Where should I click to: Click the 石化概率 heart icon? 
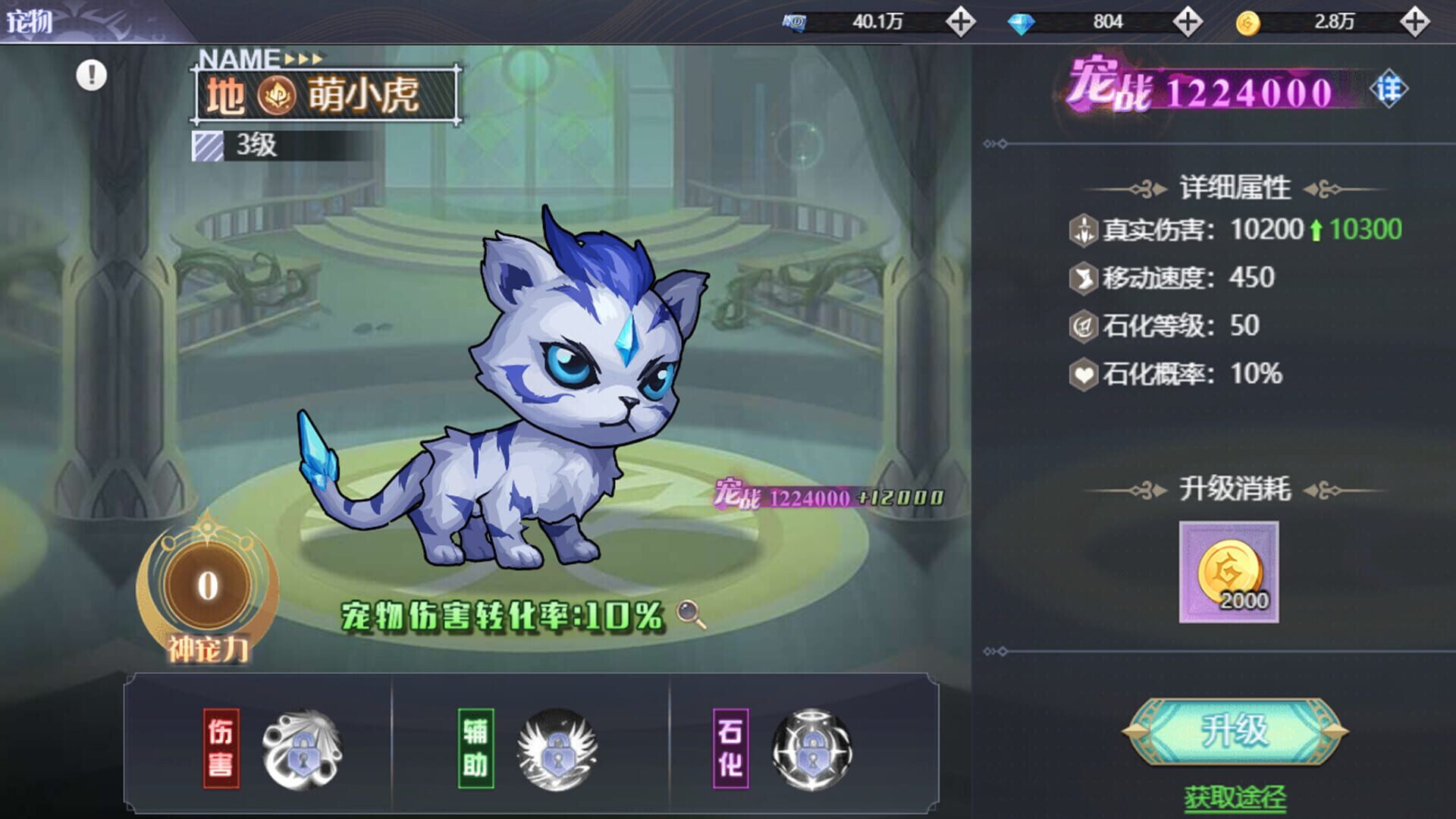[1084, 373]
